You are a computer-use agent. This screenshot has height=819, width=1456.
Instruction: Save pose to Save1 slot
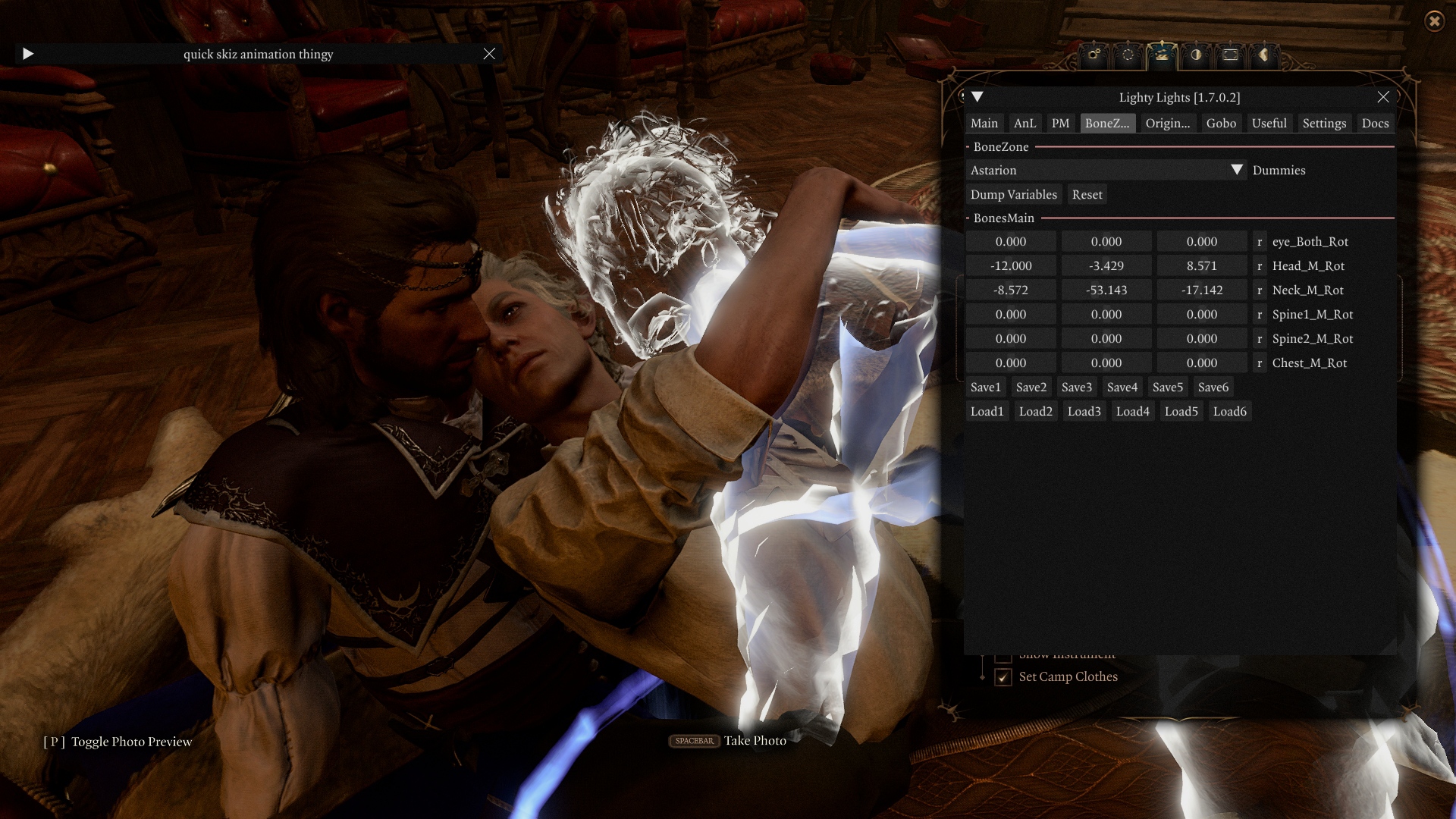click(985, 387)
